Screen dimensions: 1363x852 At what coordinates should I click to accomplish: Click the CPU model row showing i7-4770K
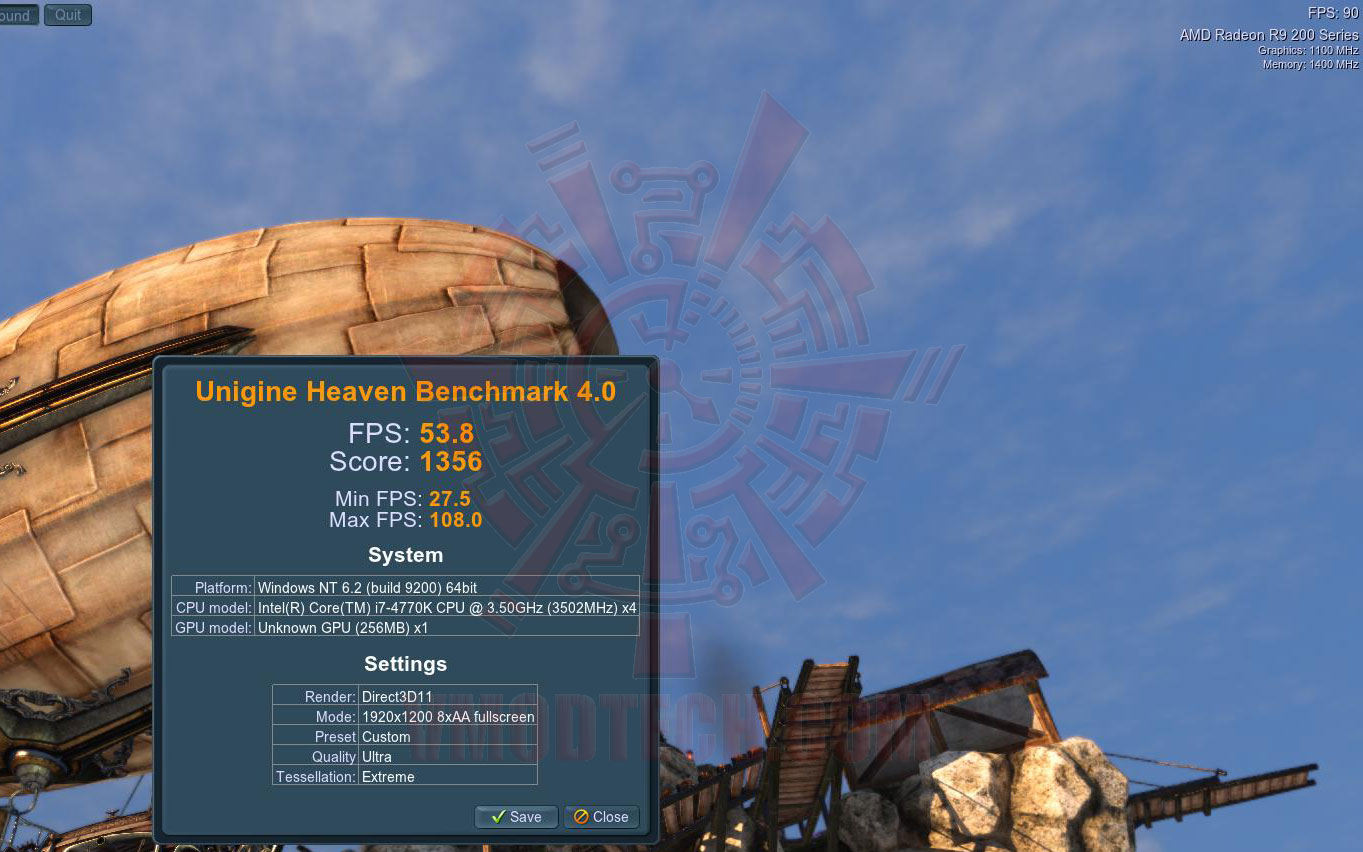coord(405,608)
